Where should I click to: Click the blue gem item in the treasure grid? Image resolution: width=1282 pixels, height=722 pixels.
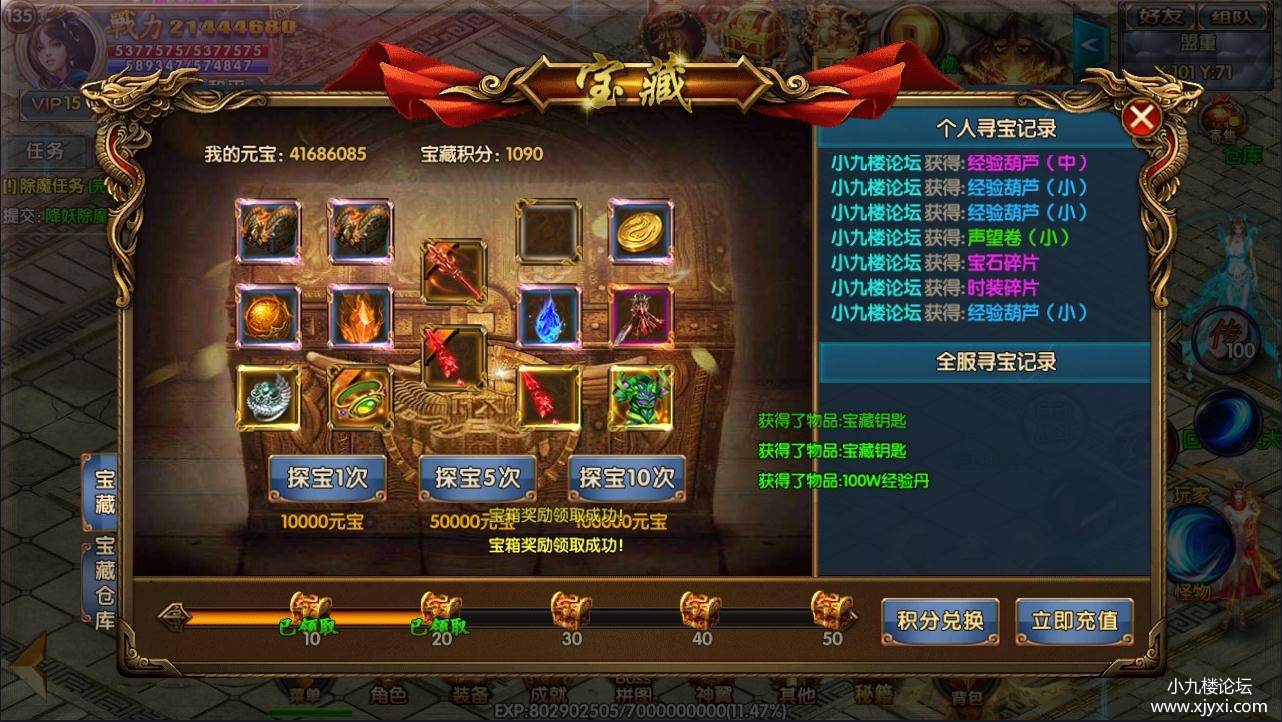547,314
